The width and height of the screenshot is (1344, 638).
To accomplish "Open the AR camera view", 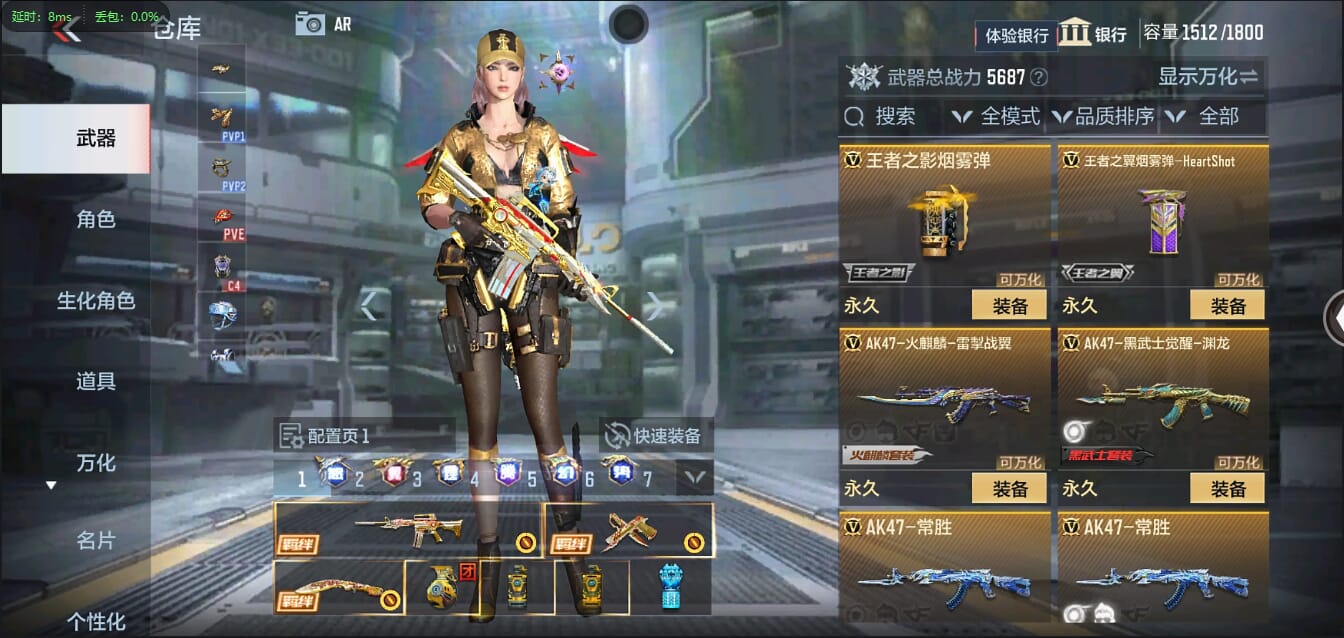I will point(323,24).
